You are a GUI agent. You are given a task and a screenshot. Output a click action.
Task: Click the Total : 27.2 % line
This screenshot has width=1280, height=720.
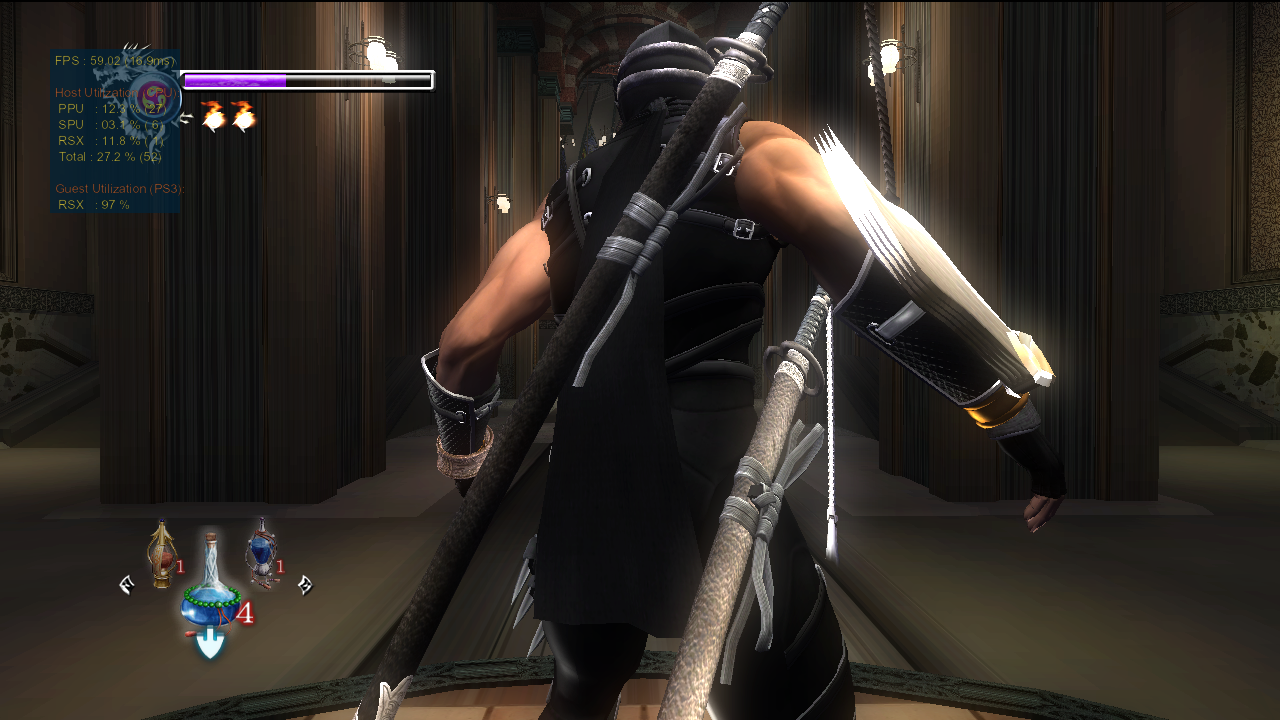point(108,156)
